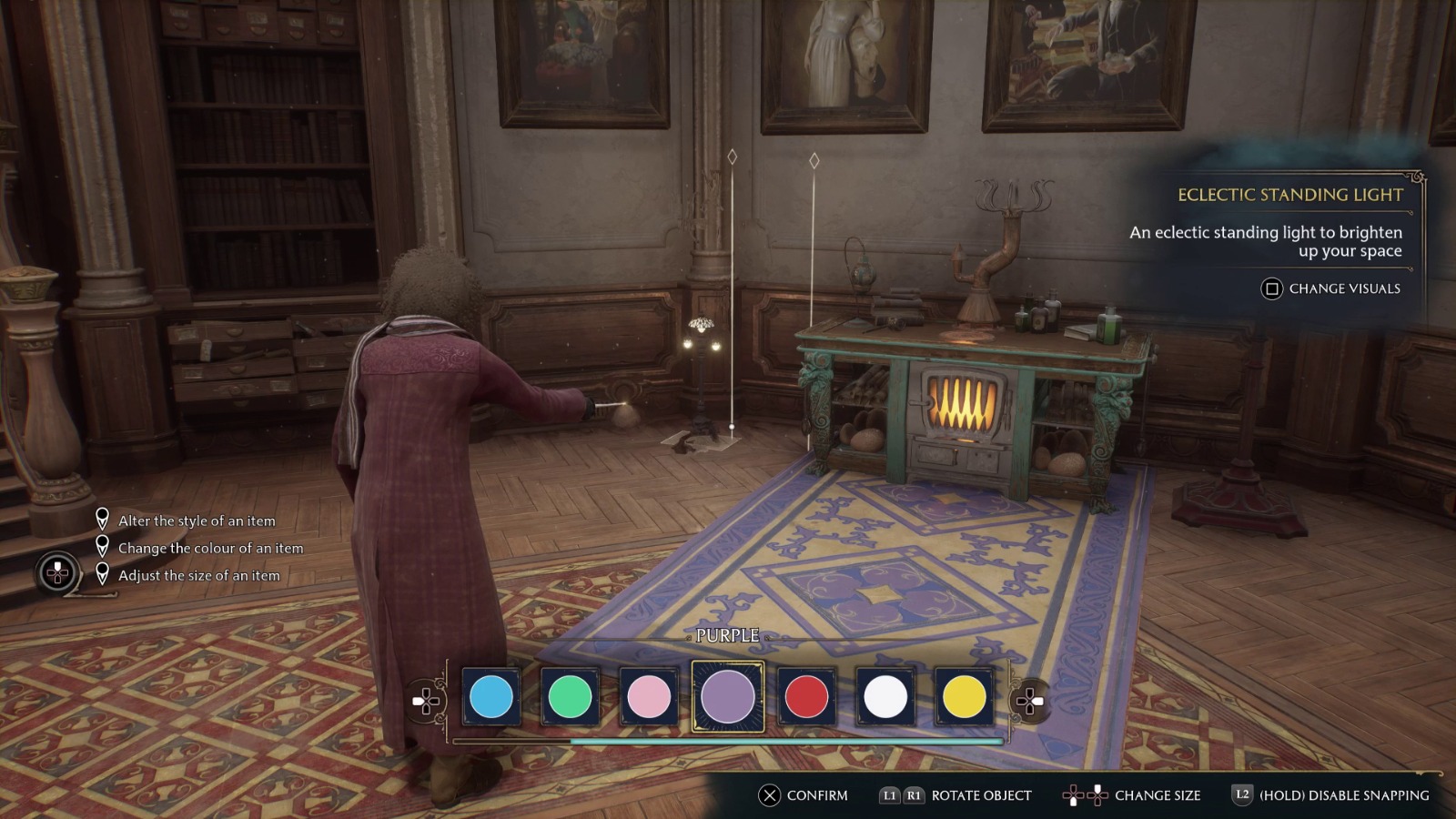Select the currently highlighted purple swatch
1456x819 pixels.
(x=728, y=698)
